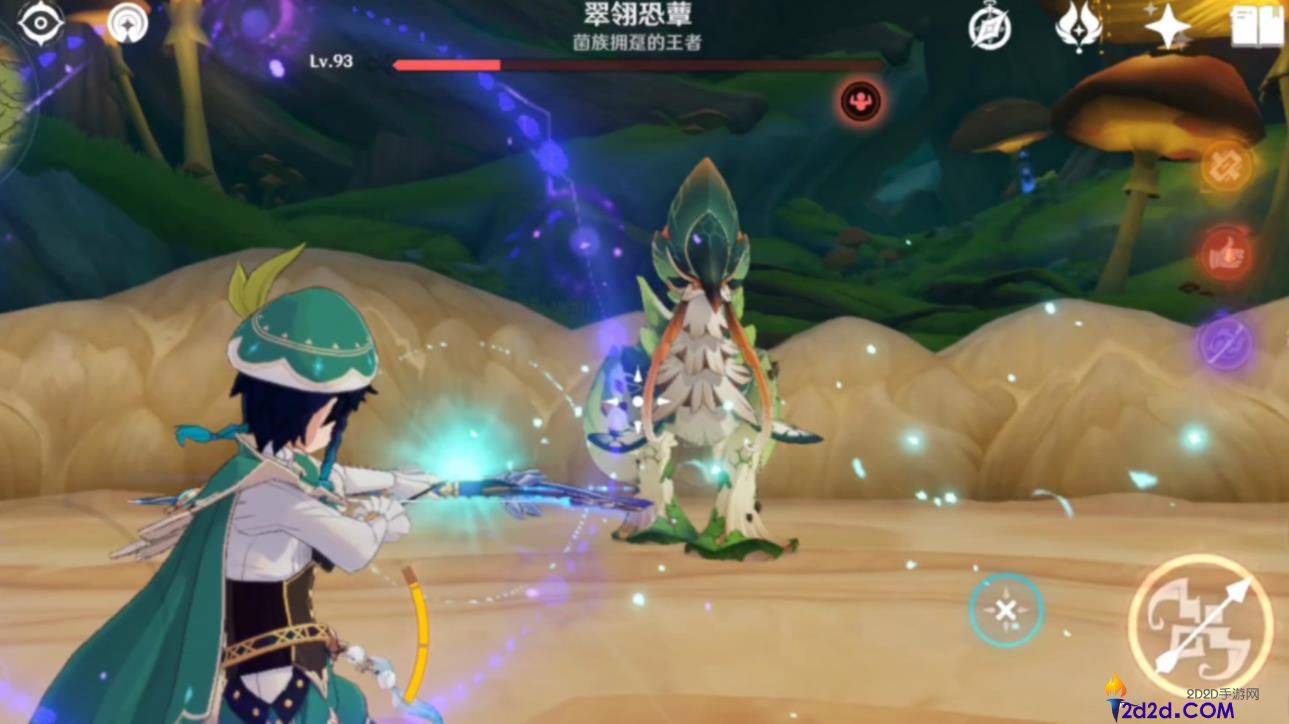Open the book-shaped handbook icon
This screenshot has height=724, width=1289.
[x=1256, y=27]
